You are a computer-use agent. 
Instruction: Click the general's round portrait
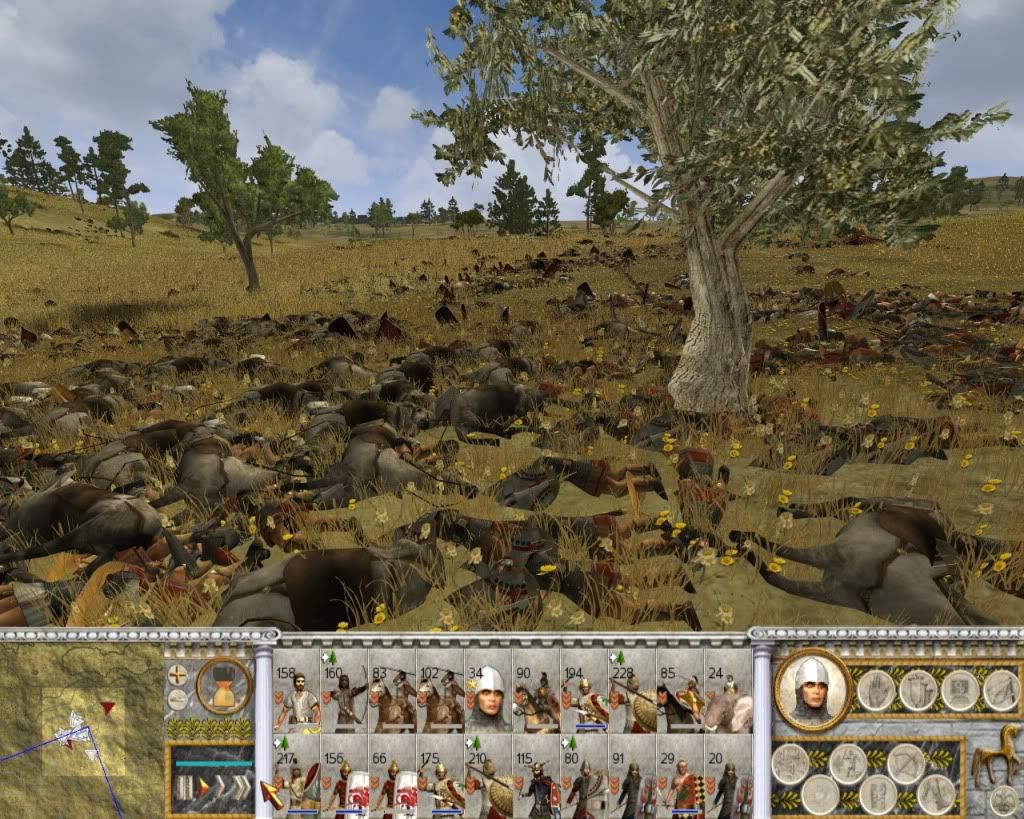(x=812, y=689)
